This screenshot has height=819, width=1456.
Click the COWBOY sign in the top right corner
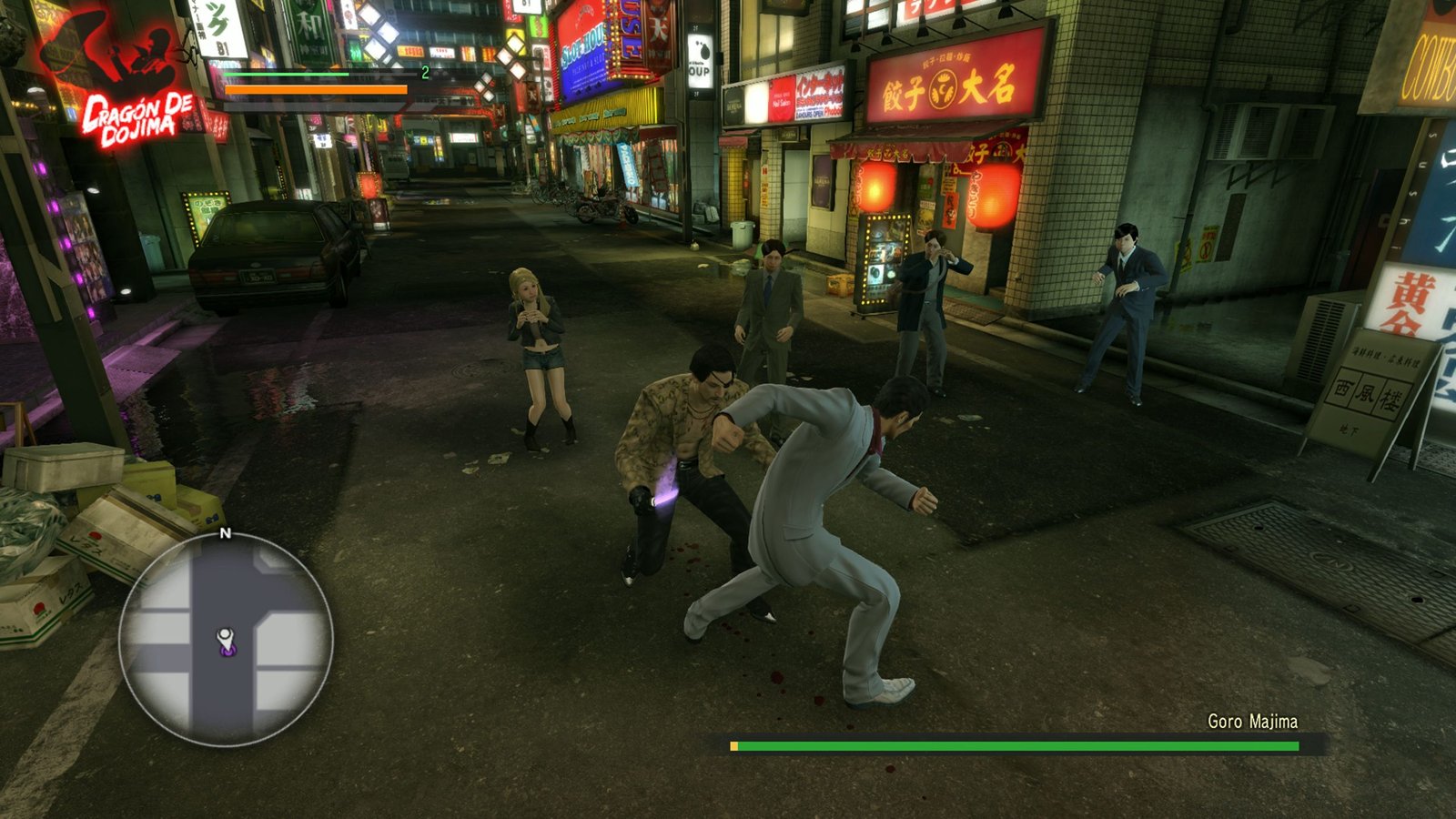pos(1431,68)
